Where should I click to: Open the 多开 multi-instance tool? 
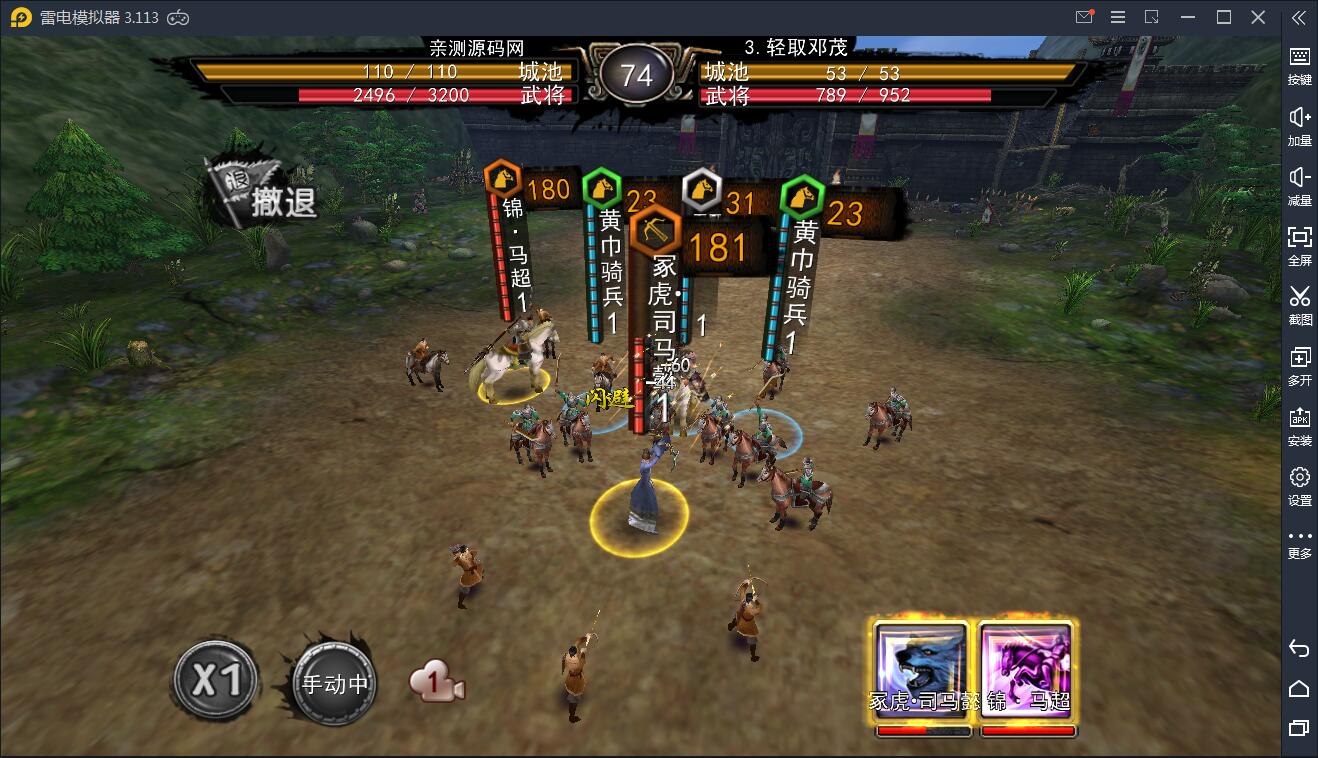(1299, 365)
